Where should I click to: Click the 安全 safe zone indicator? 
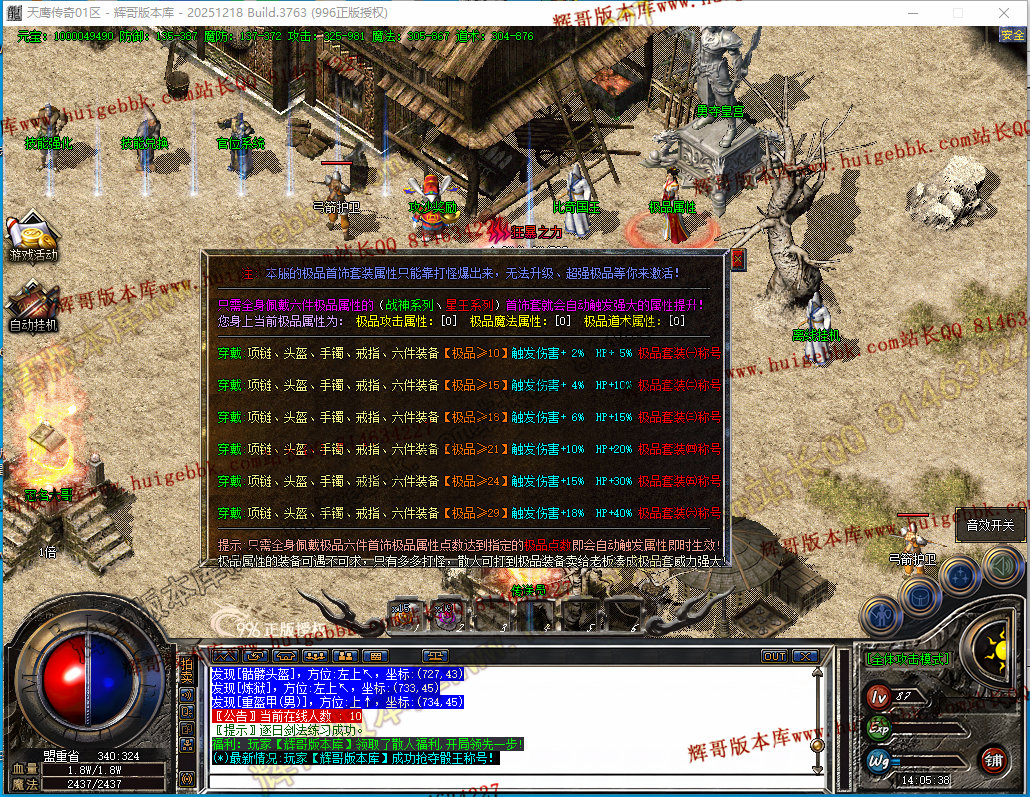(x=1012, y=35)
